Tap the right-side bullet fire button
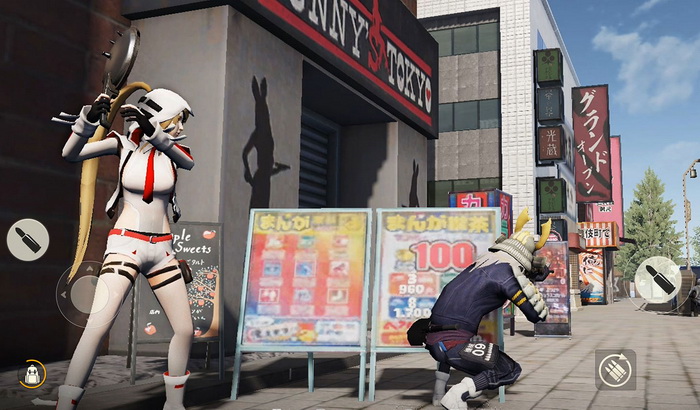This screenshot has width=700, height=410. click(658, 279)
